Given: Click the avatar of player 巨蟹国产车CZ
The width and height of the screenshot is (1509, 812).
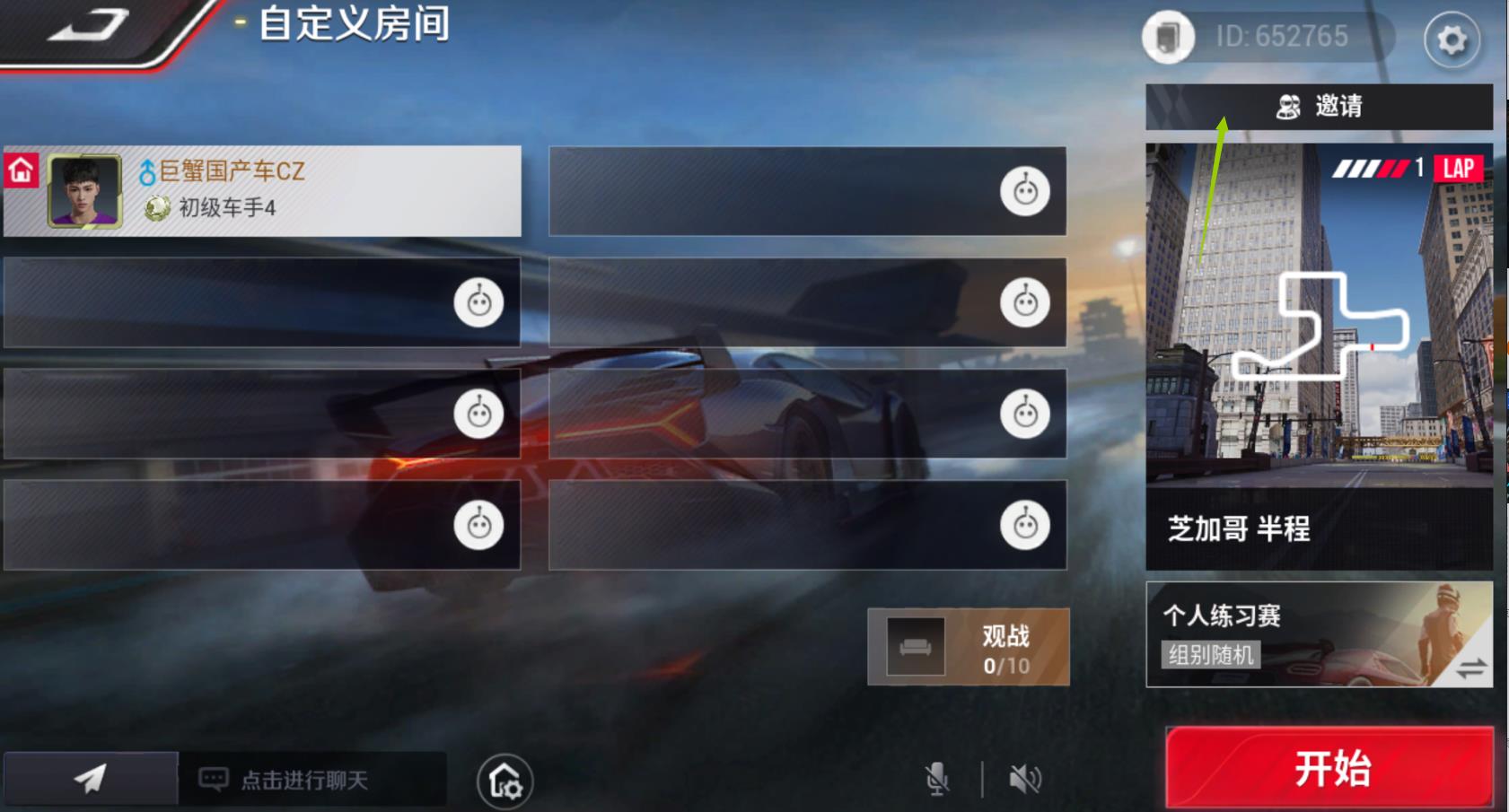Looking at the screenshot, I should tap(83, 190).
